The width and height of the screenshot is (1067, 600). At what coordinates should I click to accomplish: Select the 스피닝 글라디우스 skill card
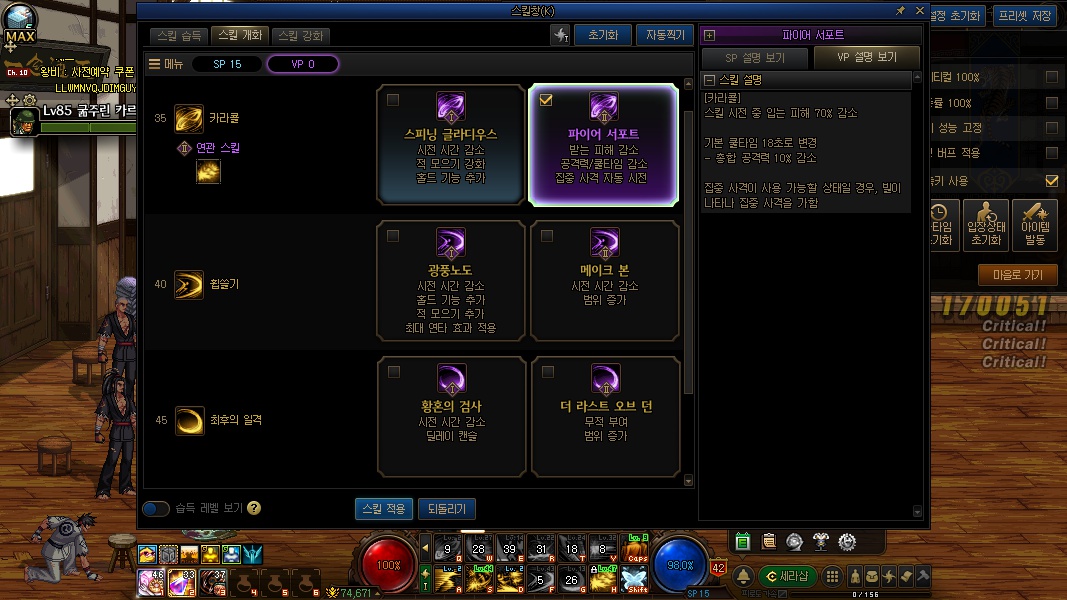451,145
